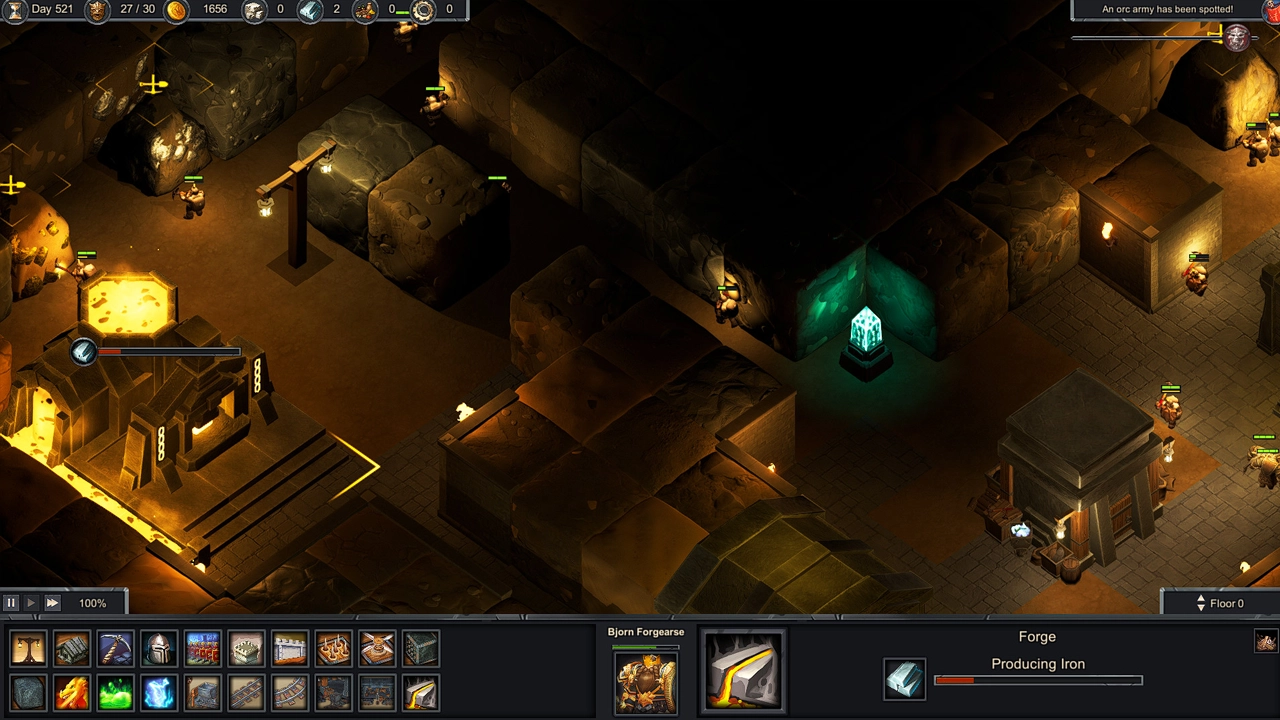
Task: Click Bjorn Forgearse's dwarf portrait
Action: click(646, 683)
